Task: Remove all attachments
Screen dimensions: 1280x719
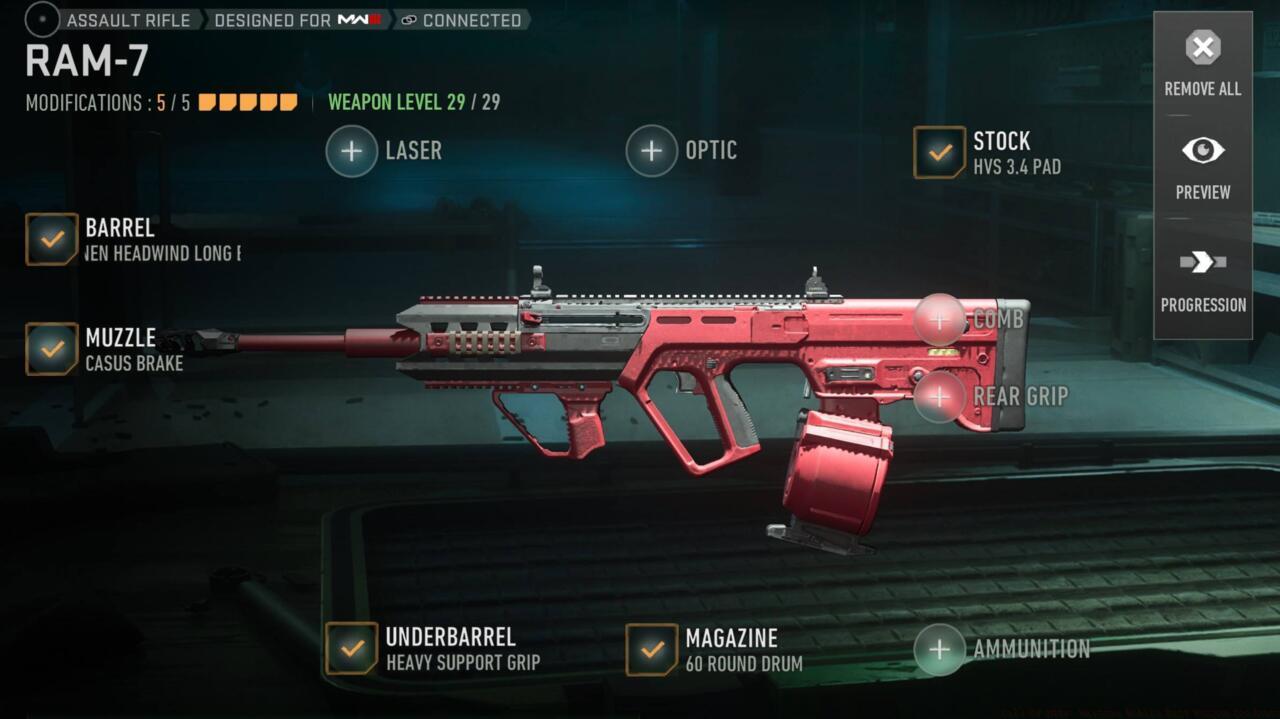Action: [x=1202, y=62]
